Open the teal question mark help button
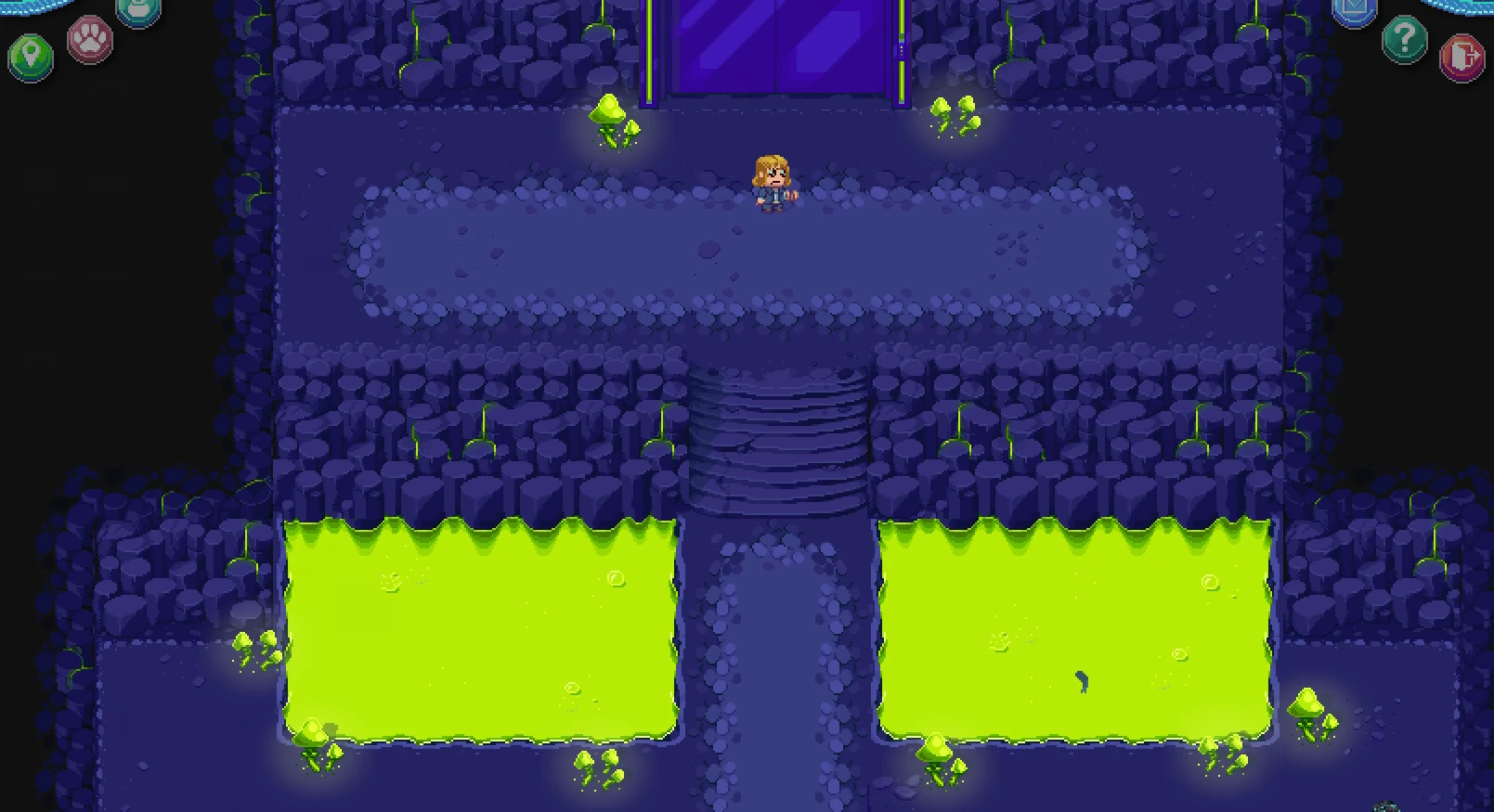 [1404, 40]
